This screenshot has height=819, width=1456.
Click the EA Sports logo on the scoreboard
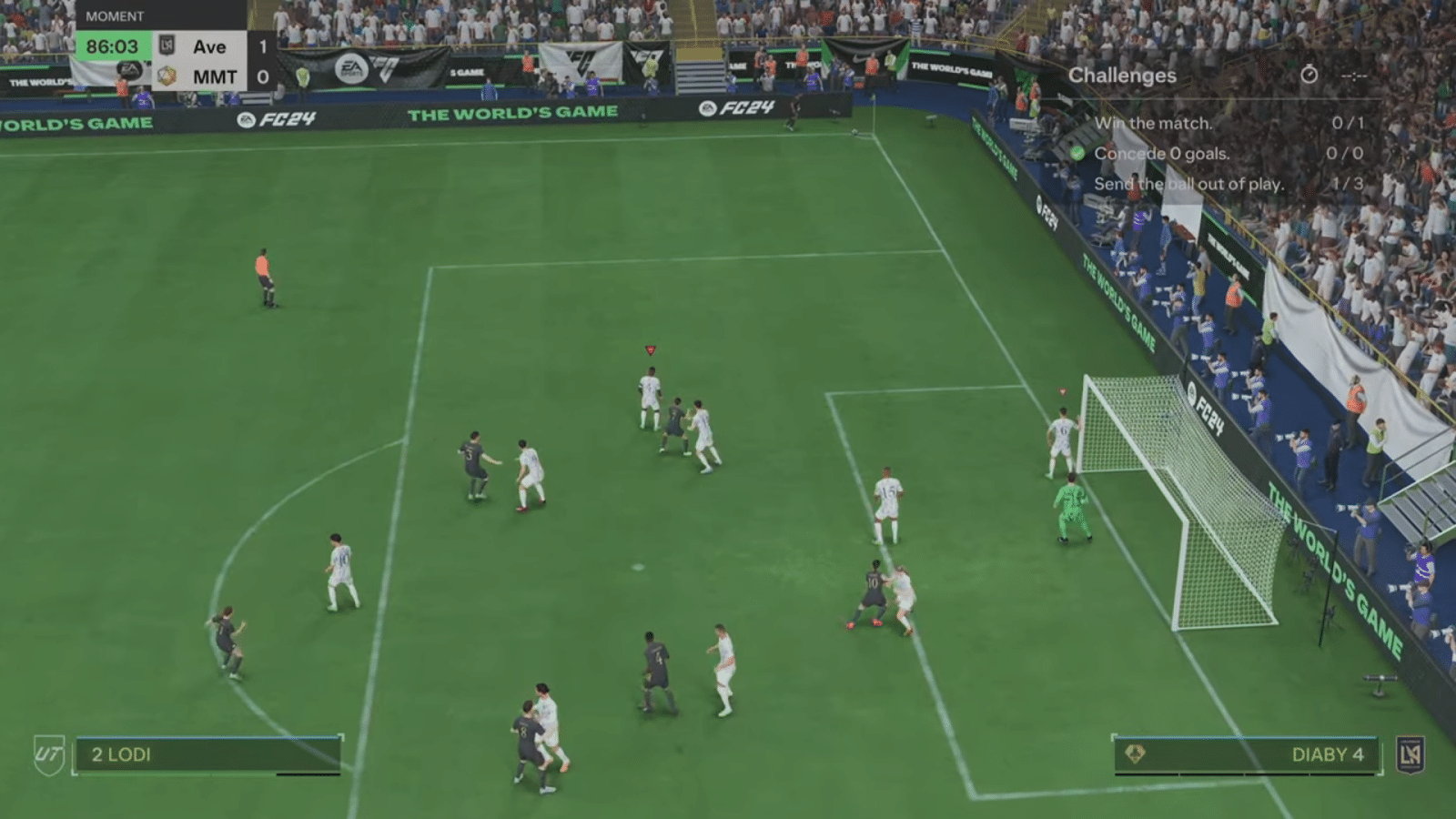[131, 71]
